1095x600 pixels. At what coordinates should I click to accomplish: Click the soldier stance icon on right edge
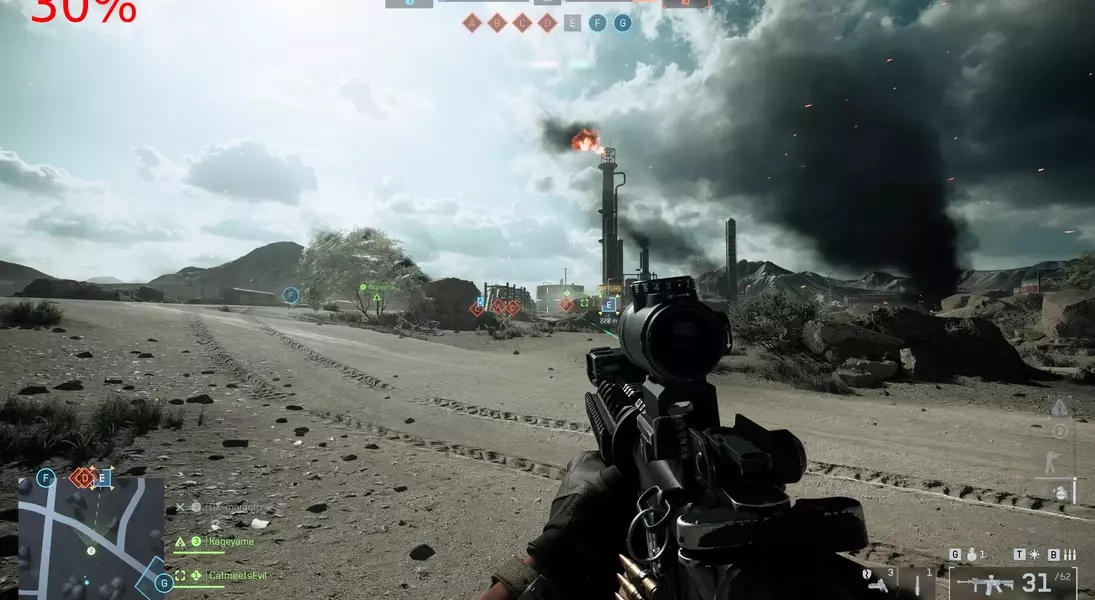pos(1051,462)
